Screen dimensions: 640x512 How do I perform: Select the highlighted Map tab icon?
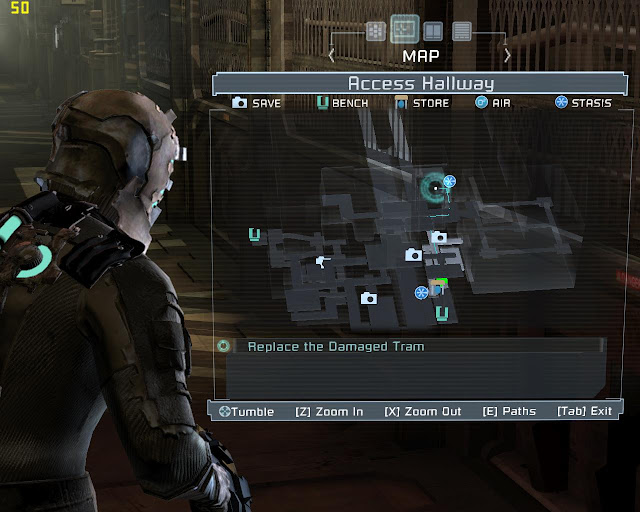404,29
